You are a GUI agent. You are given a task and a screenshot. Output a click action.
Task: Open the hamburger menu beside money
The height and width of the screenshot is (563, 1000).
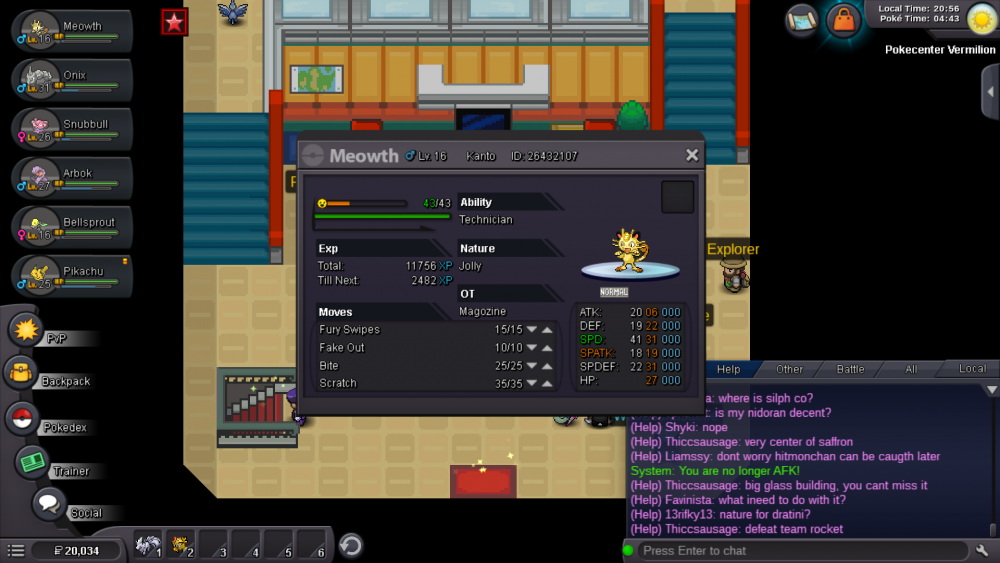coord(16,550)
